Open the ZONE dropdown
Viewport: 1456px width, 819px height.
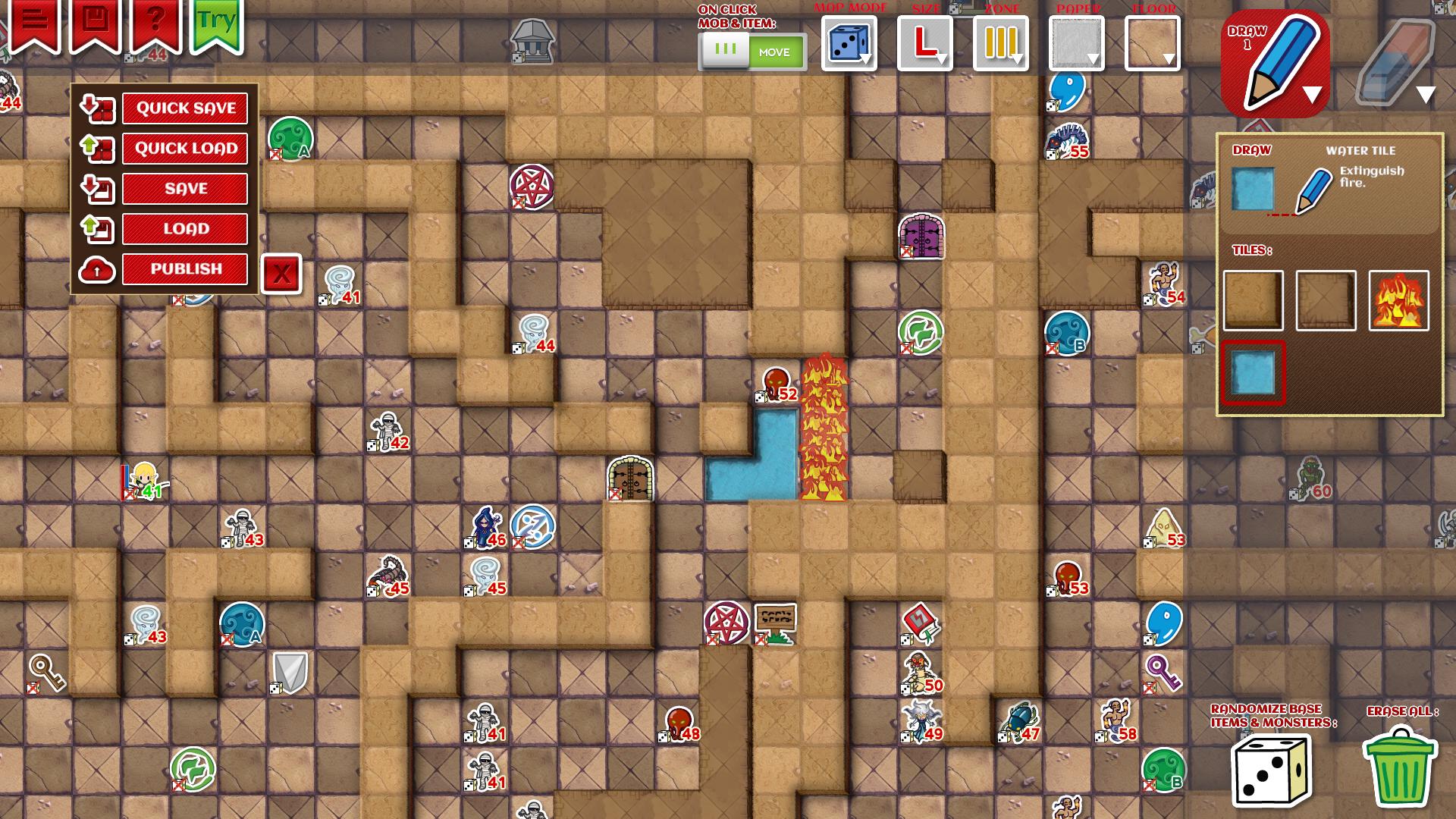click(1003, 43)
